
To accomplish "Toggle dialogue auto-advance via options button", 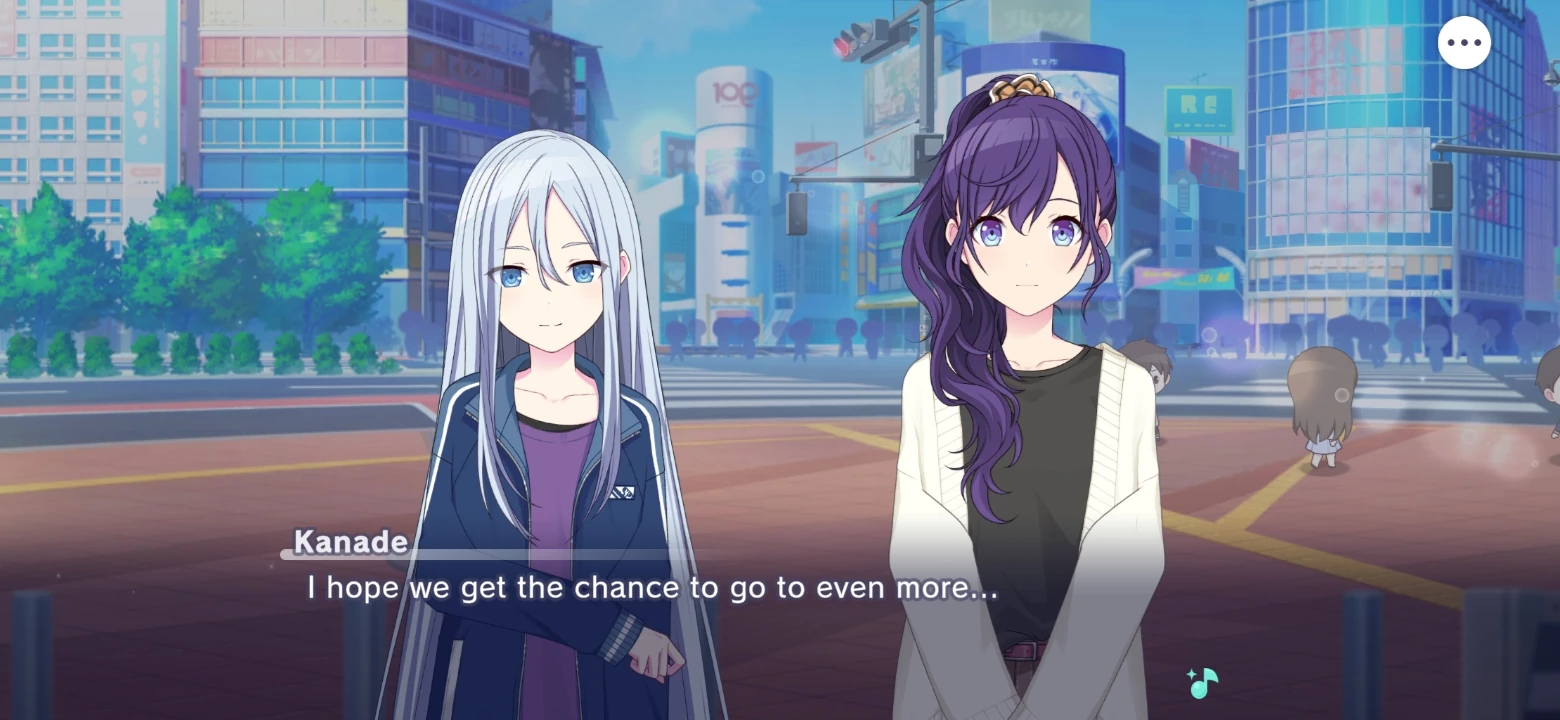I will tap(1464, 41).
